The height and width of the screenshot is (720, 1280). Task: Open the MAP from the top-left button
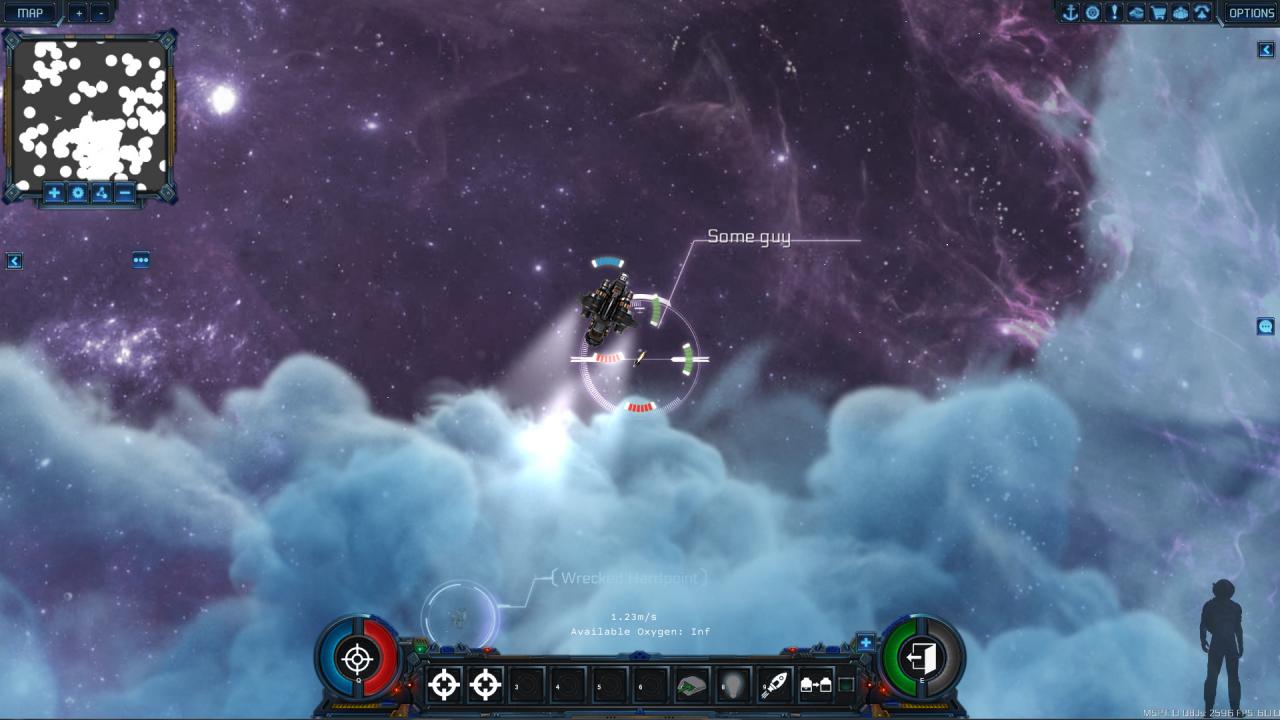(28, 12)
